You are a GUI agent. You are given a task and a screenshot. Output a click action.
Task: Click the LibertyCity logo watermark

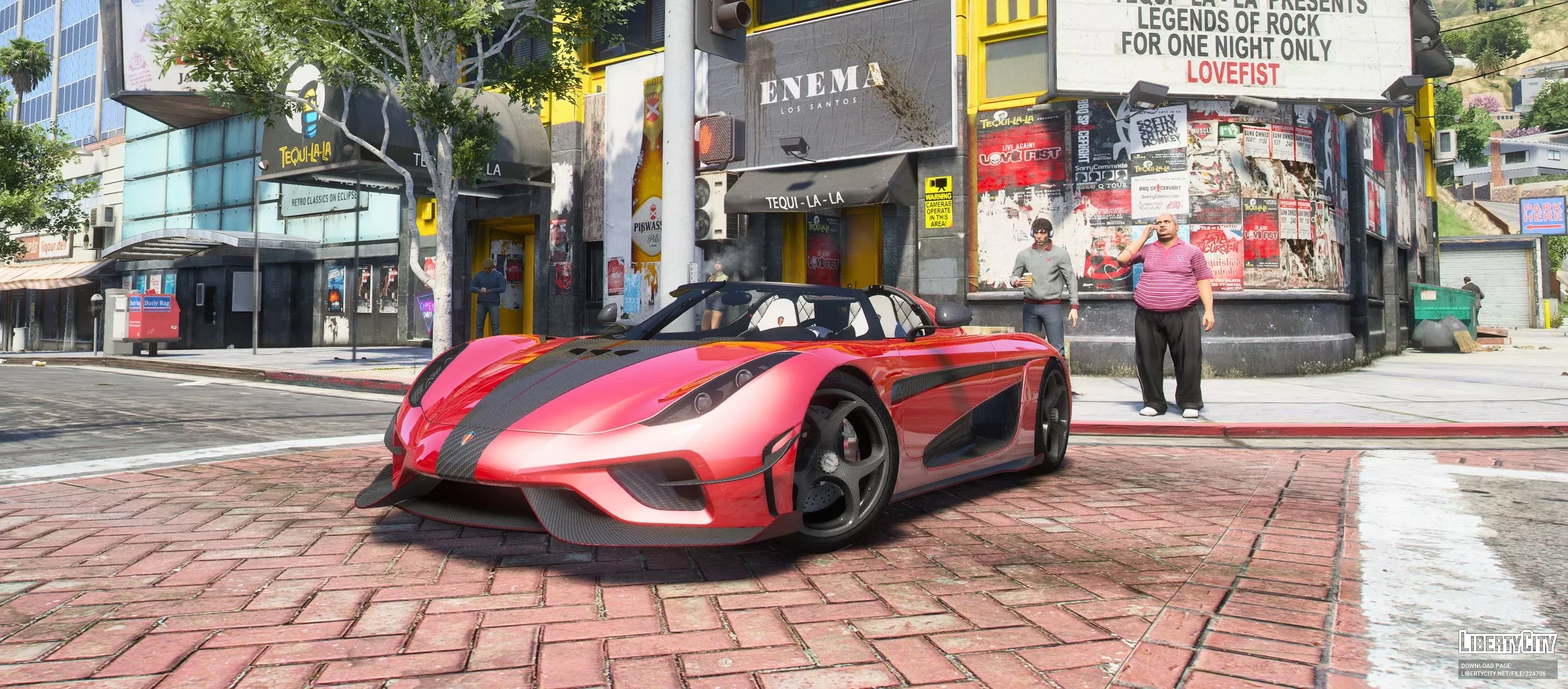coord(1506,643)
